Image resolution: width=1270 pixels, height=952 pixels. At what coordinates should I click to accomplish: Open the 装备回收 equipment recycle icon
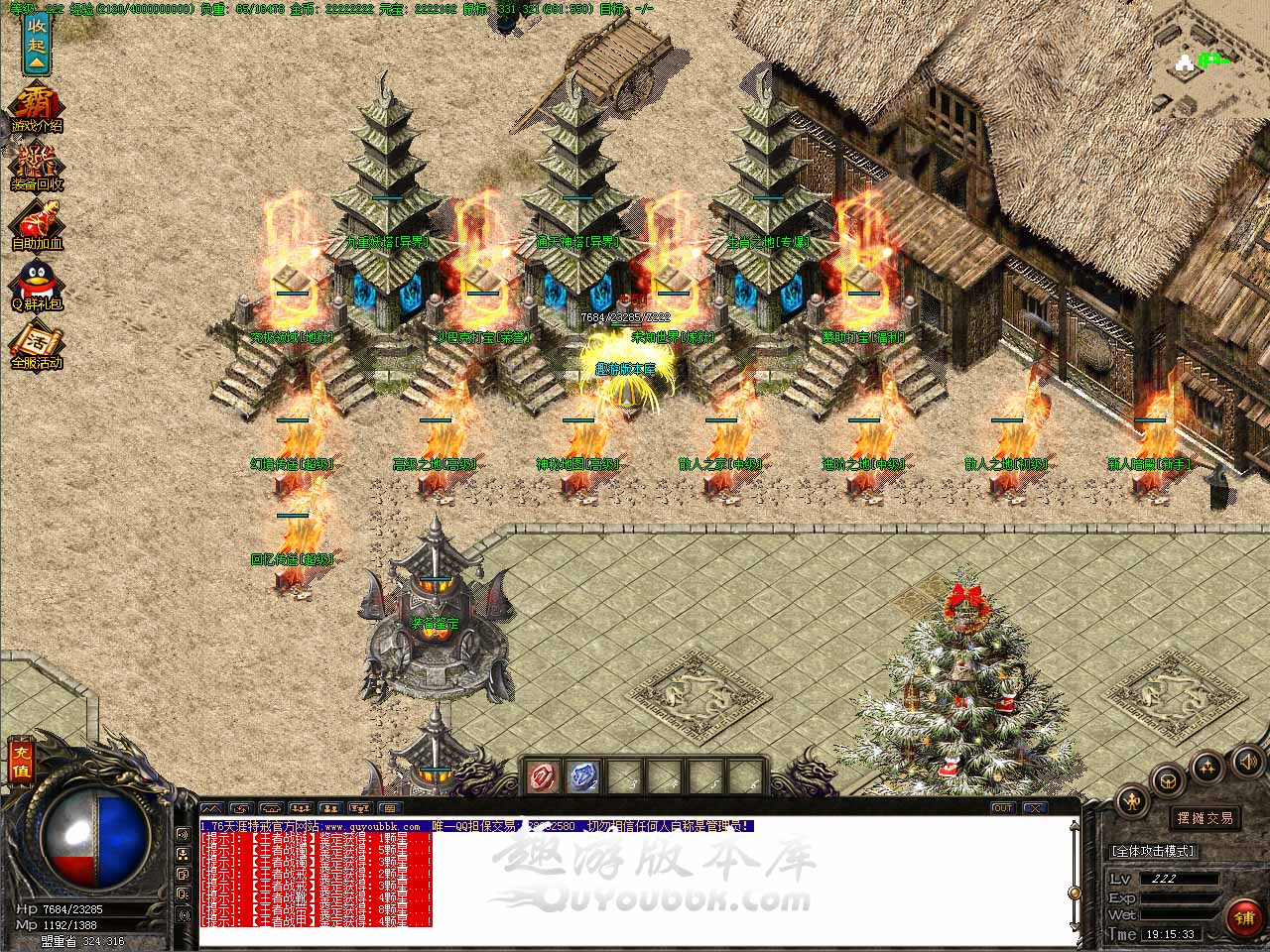click(x=37, y=168)
